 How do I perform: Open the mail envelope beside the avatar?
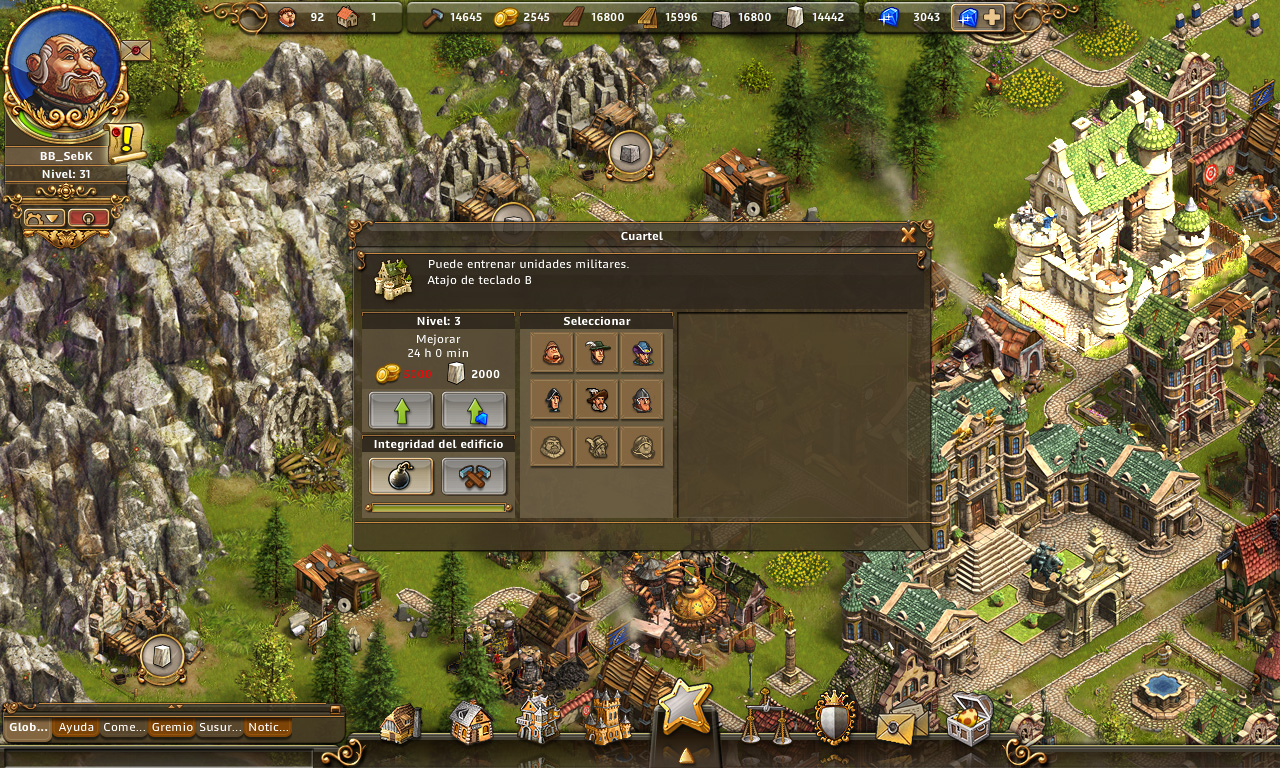click(x=135, y=49)
